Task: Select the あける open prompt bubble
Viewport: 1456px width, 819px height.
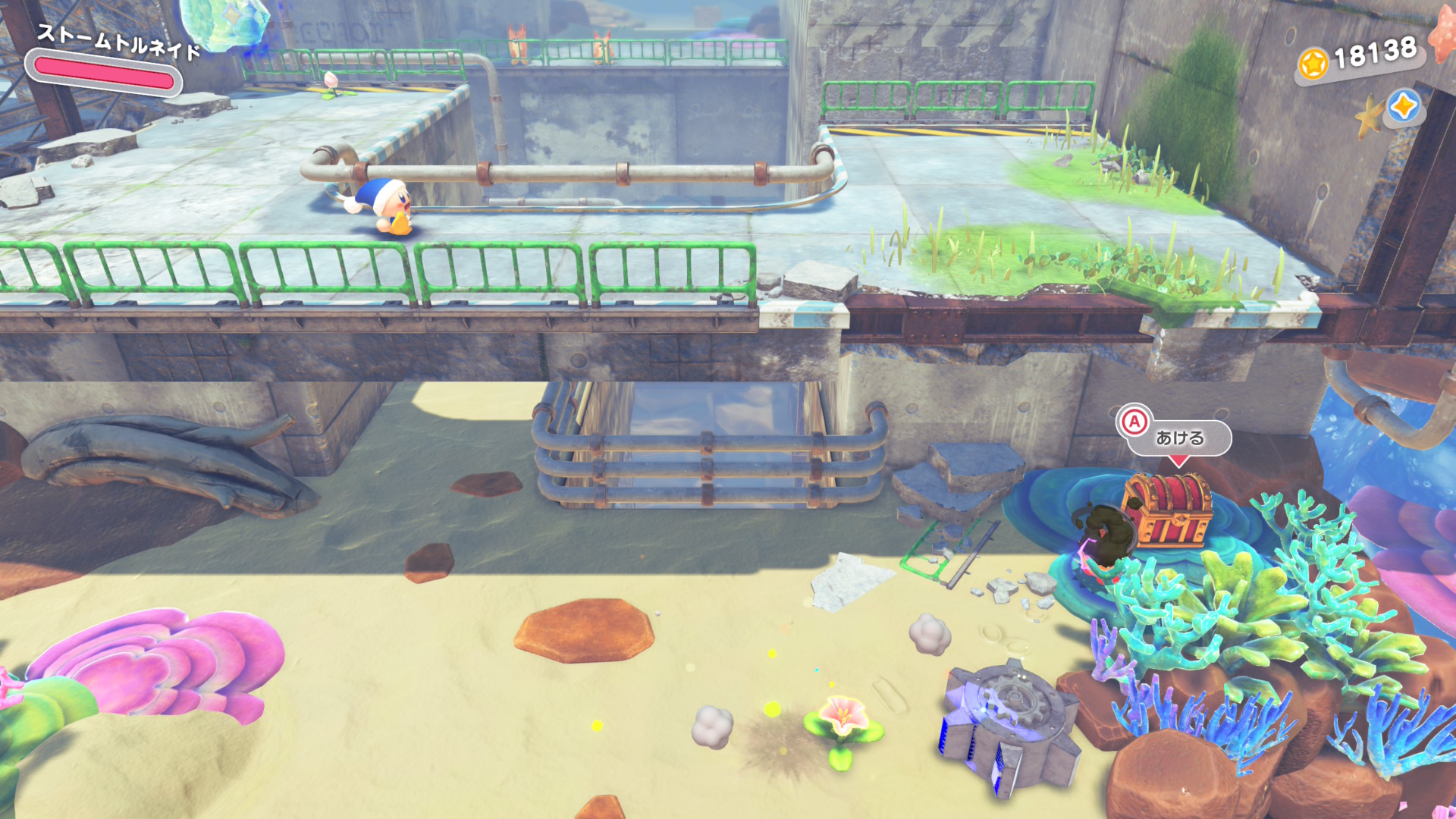Action: 1178,438
